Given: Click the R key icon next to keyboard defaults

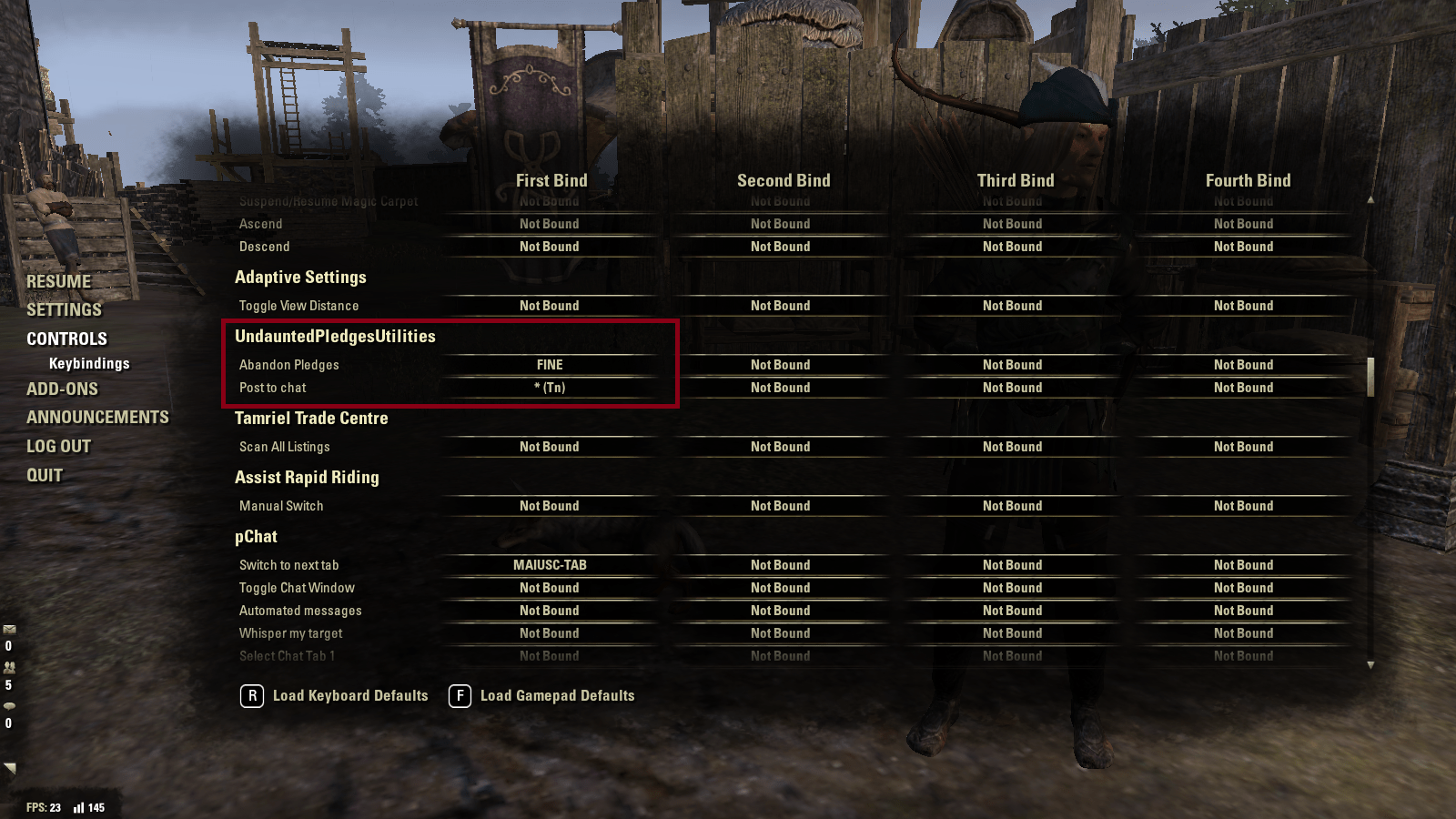Looking at the screenshot, I should point(251,696).
